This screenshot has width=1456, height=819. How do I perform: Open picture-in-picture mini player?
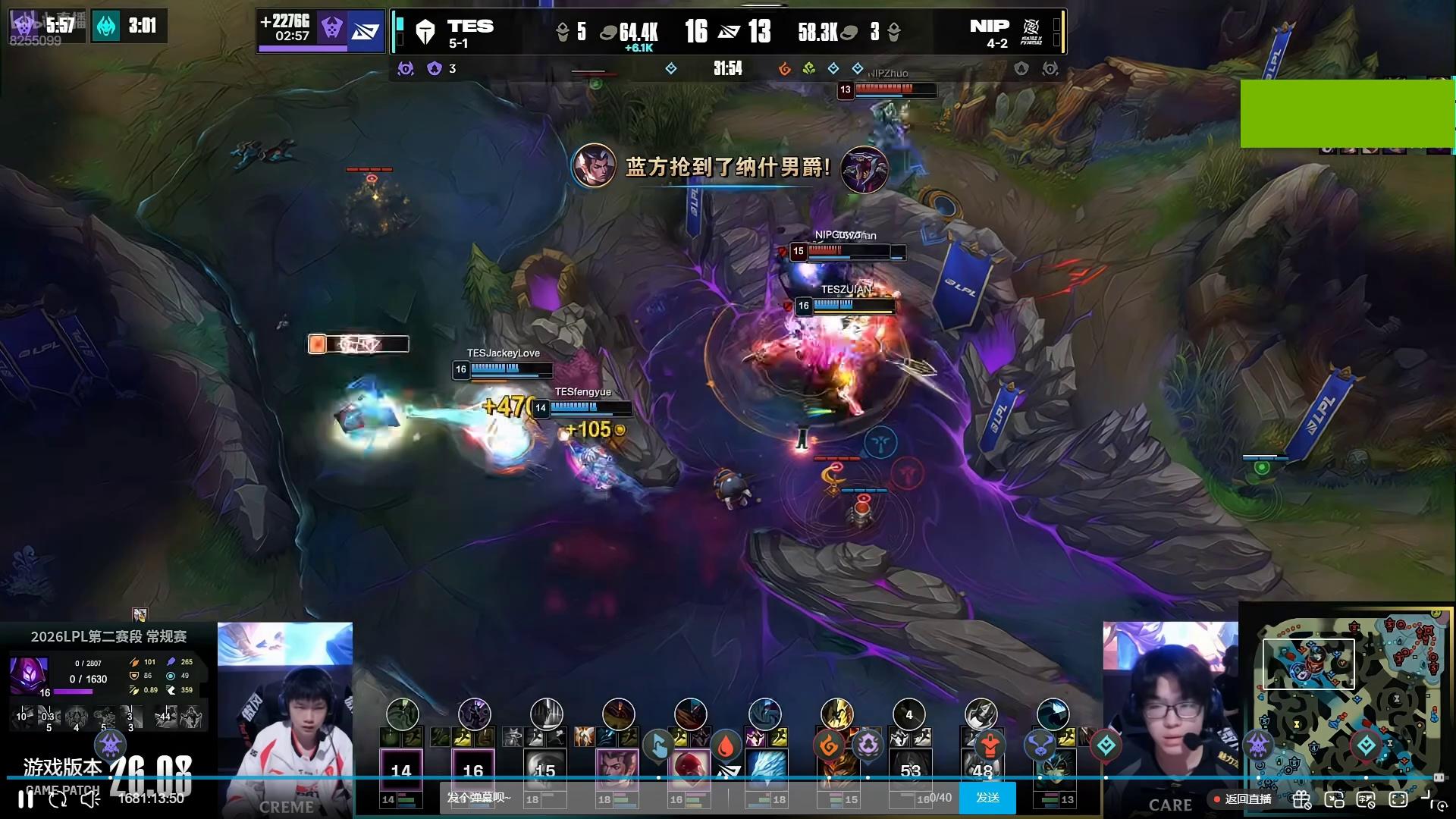1334,799
